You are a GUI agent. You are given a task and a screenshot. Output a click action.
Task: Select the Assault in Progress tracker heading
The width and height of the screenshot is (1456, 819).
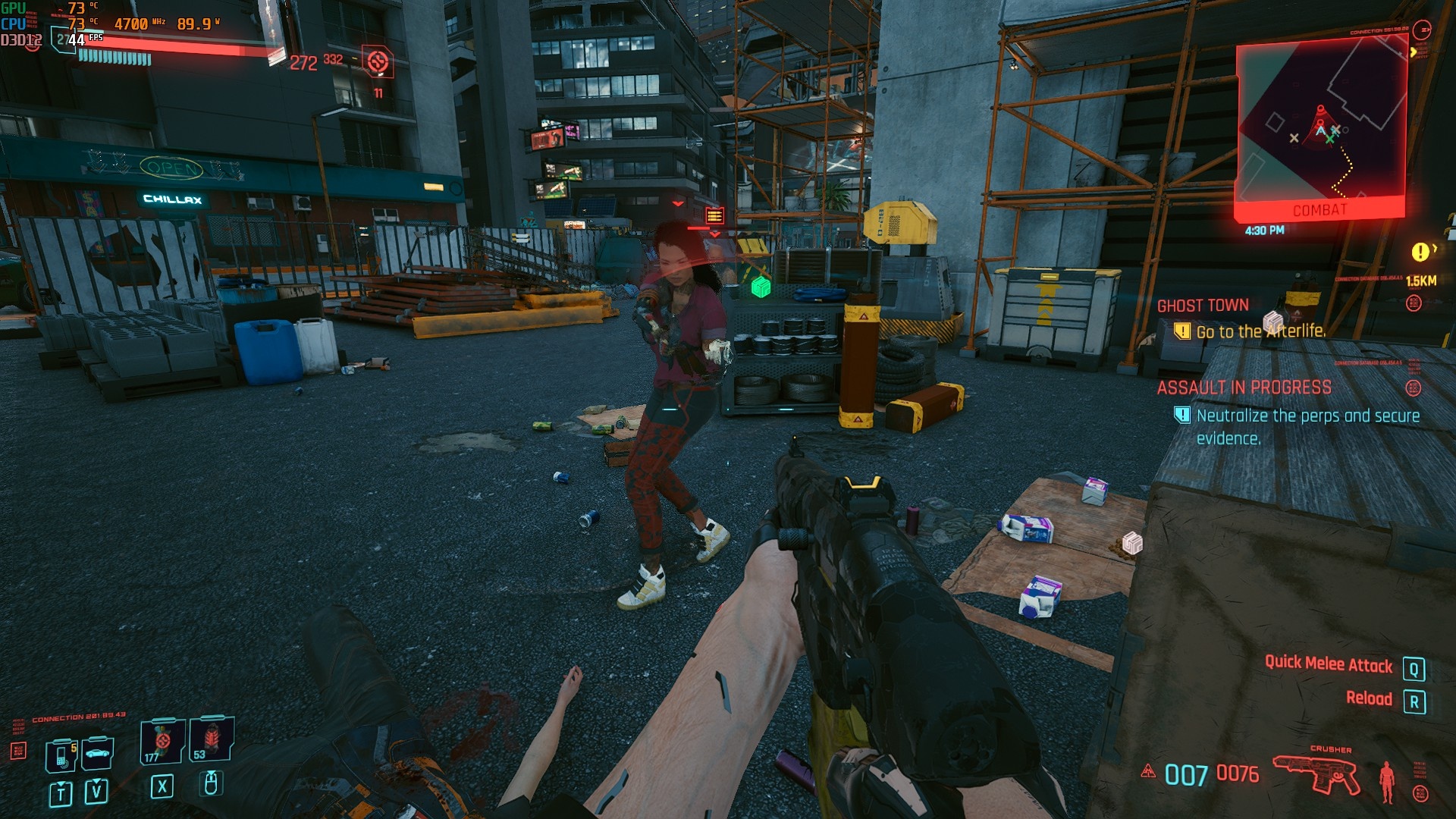tap(1244, 388)
